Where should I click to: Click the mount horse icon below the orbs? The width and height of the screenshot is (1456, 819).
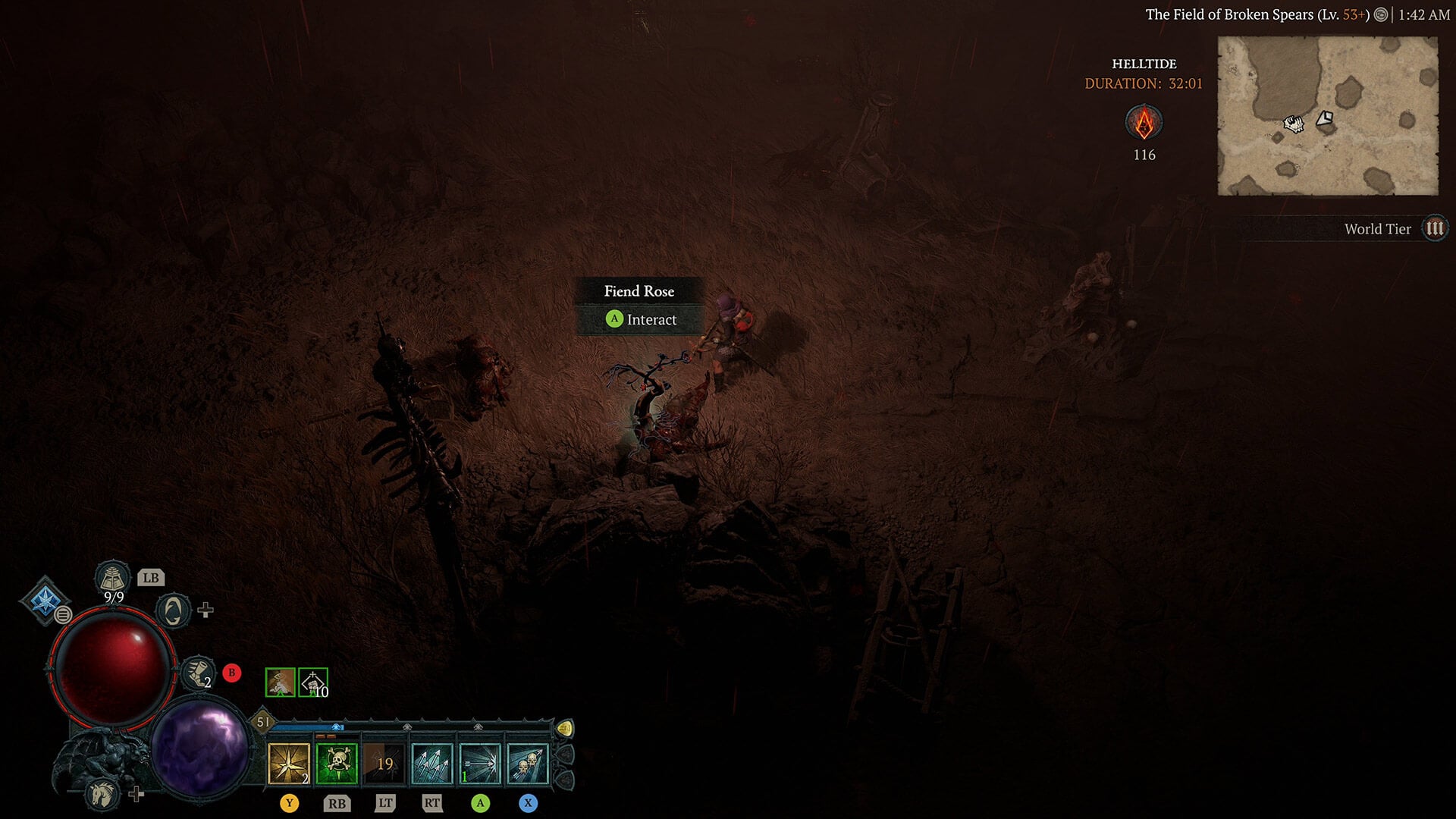(x=101, y=795)
